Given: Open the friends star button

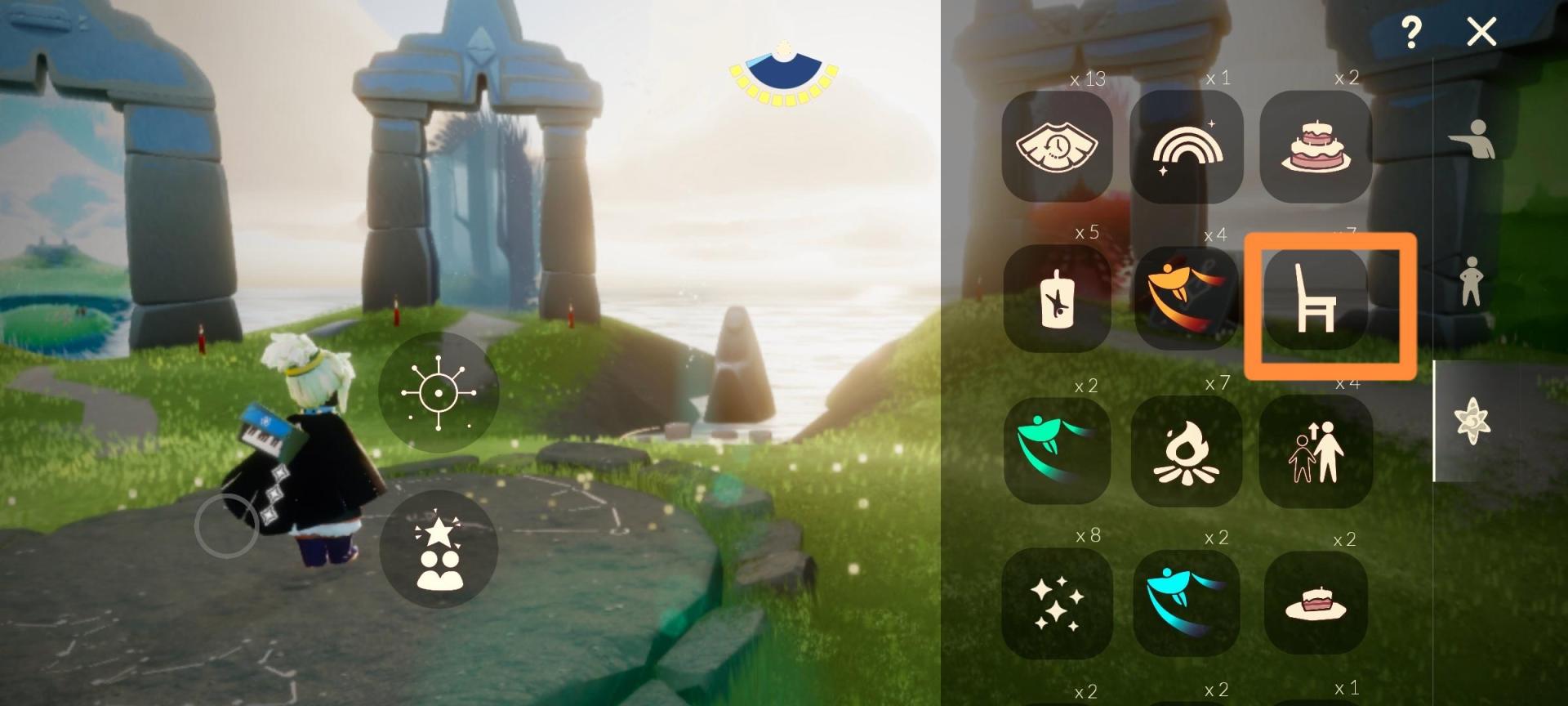Looking at the screenshot, I should tap(439, 549).
